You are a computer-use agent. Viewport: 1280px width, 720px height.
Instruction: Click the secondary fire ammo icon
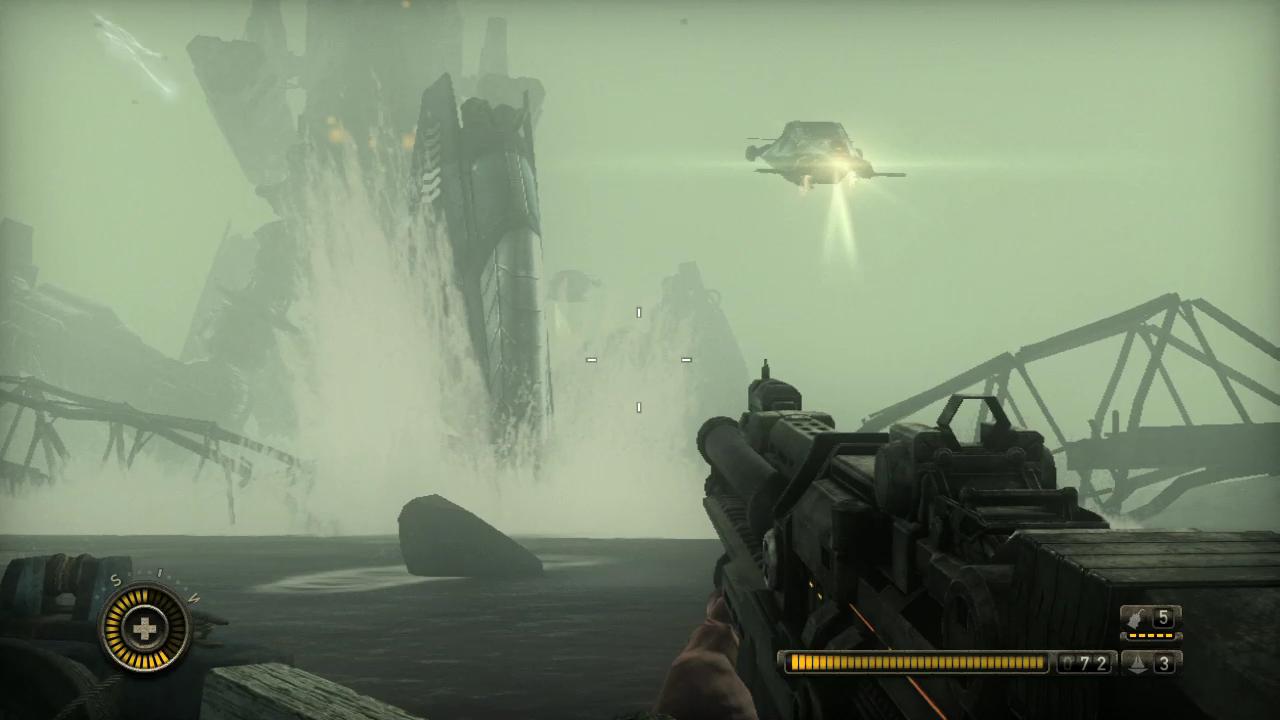point(1138,663)
